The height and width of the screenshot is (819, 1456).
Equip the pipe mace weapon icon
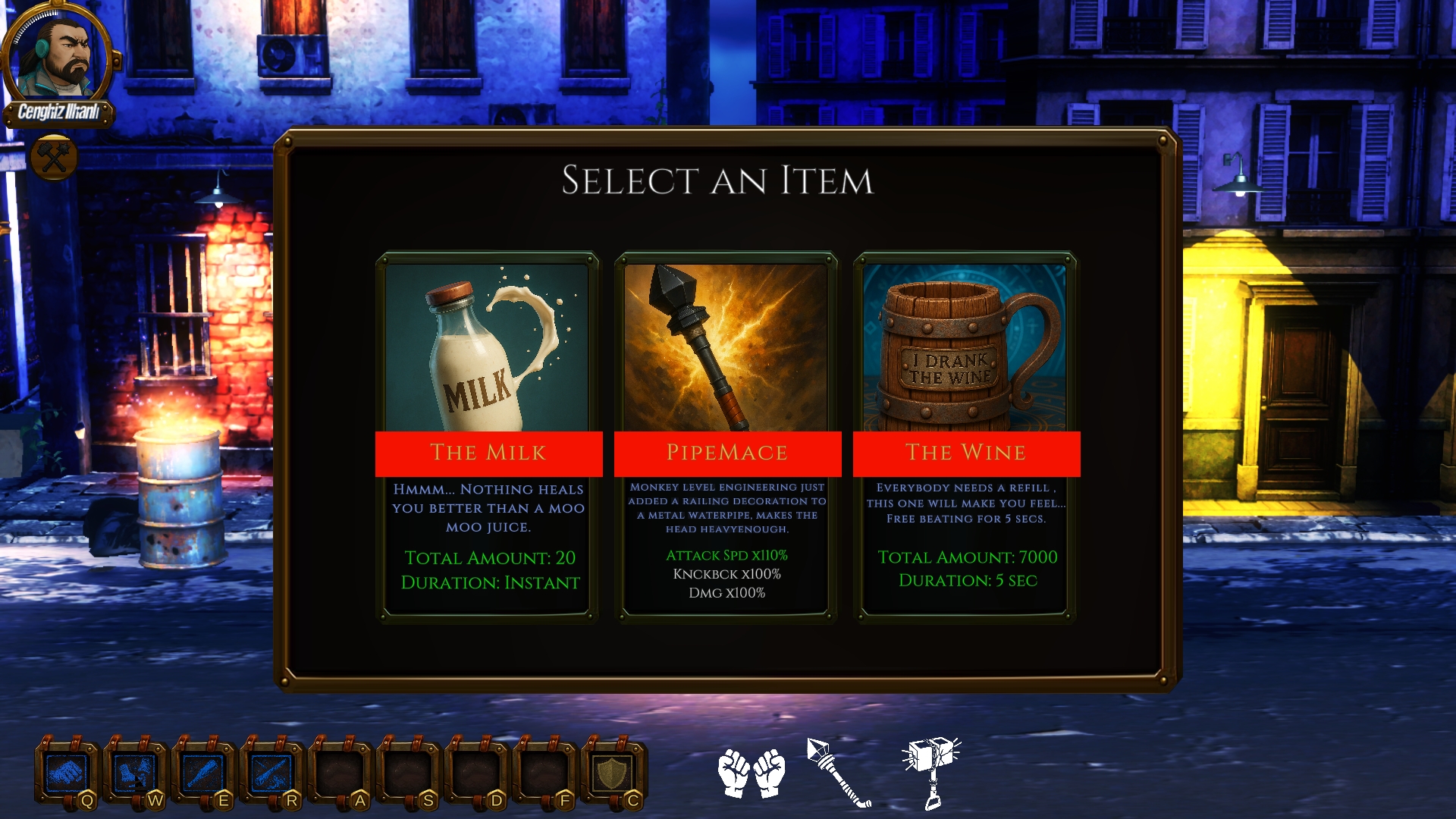pyautogui.click(x=839, y=773)
